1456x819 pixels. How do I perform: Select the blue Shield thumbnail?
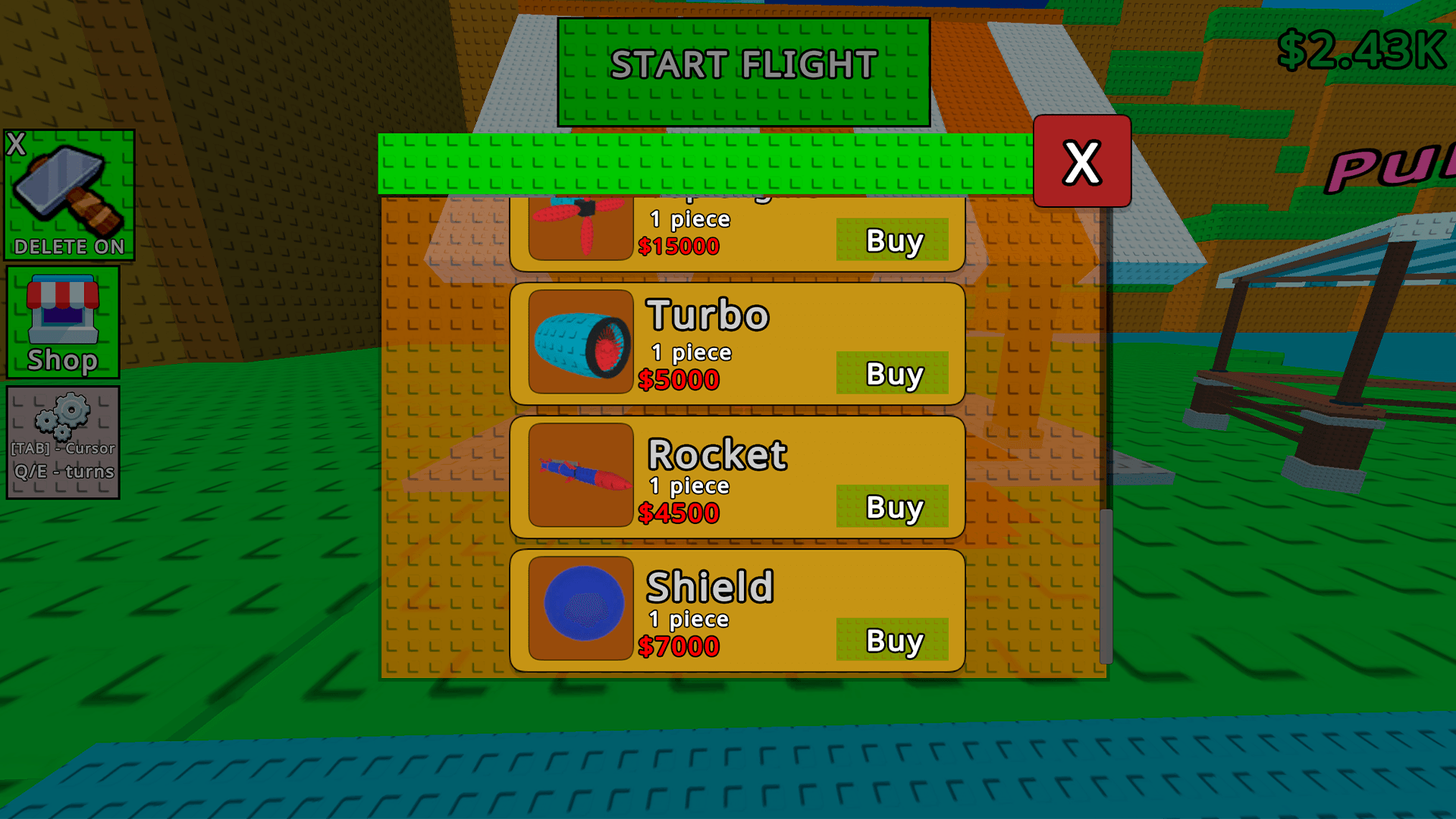point(580,601)
